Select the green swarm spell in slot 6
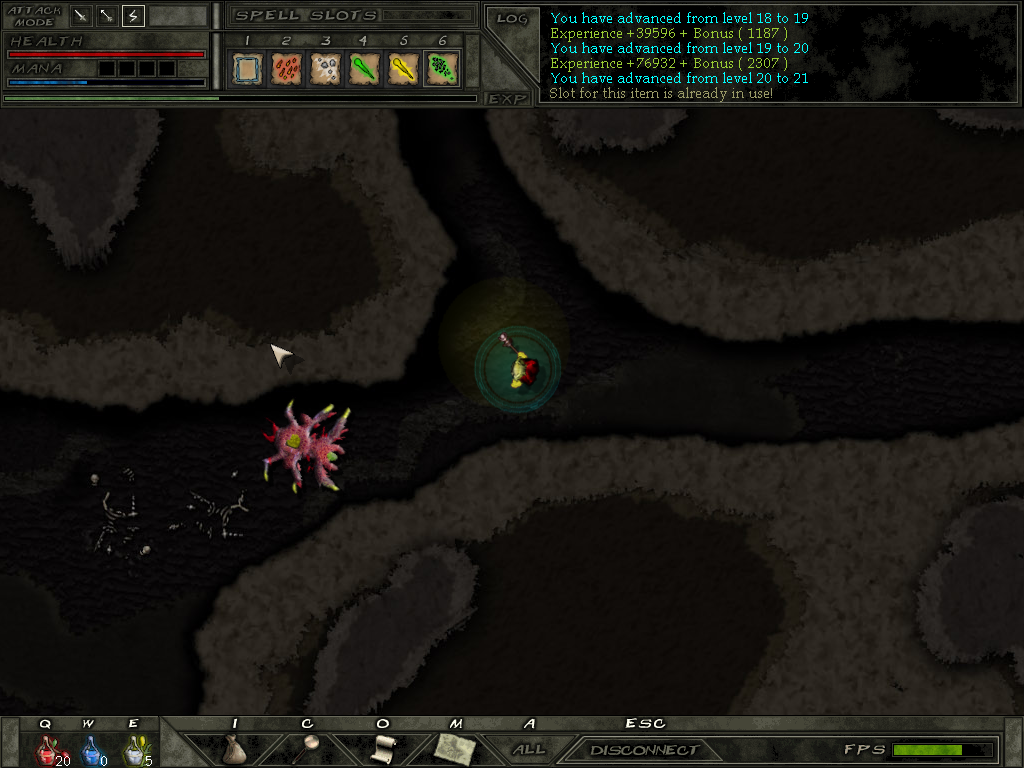 coord(441,68)
